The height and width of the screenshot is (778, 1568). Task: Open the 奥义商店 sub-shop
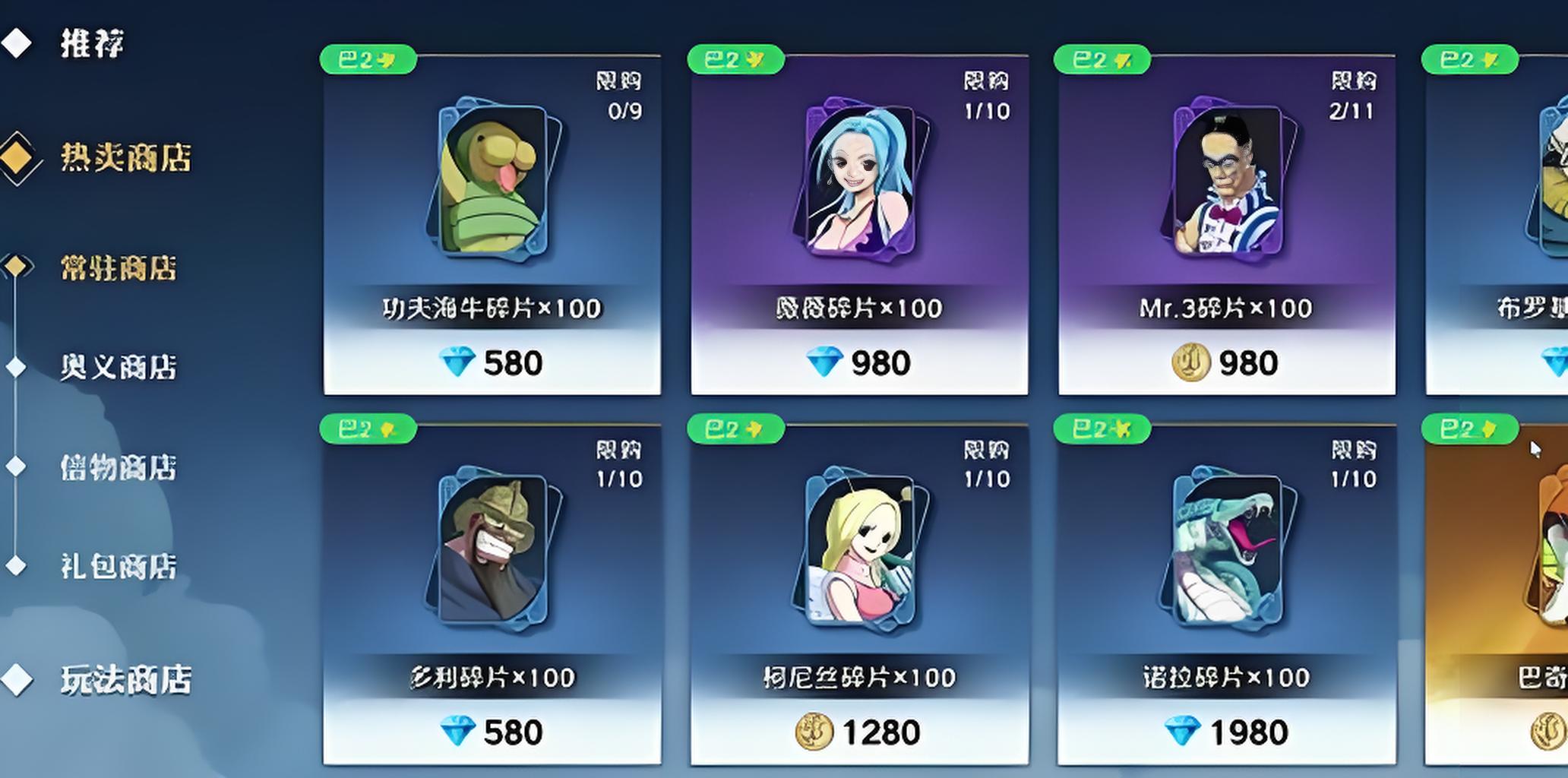click(118, 367)
